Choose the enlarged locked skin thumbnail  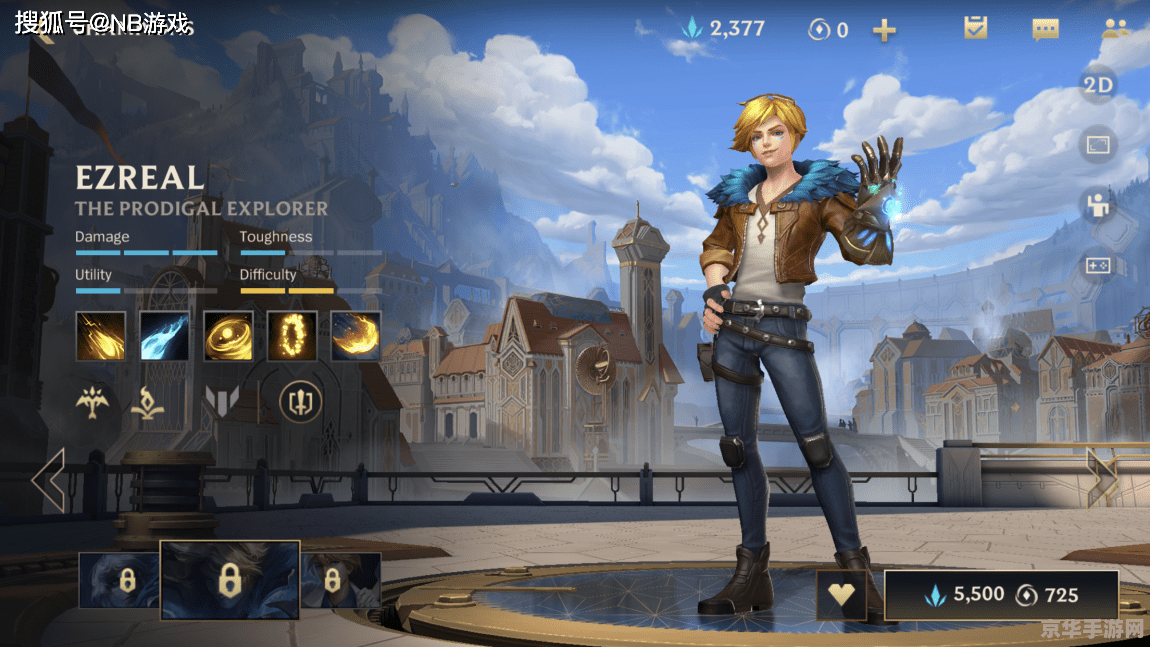(230, 580)
